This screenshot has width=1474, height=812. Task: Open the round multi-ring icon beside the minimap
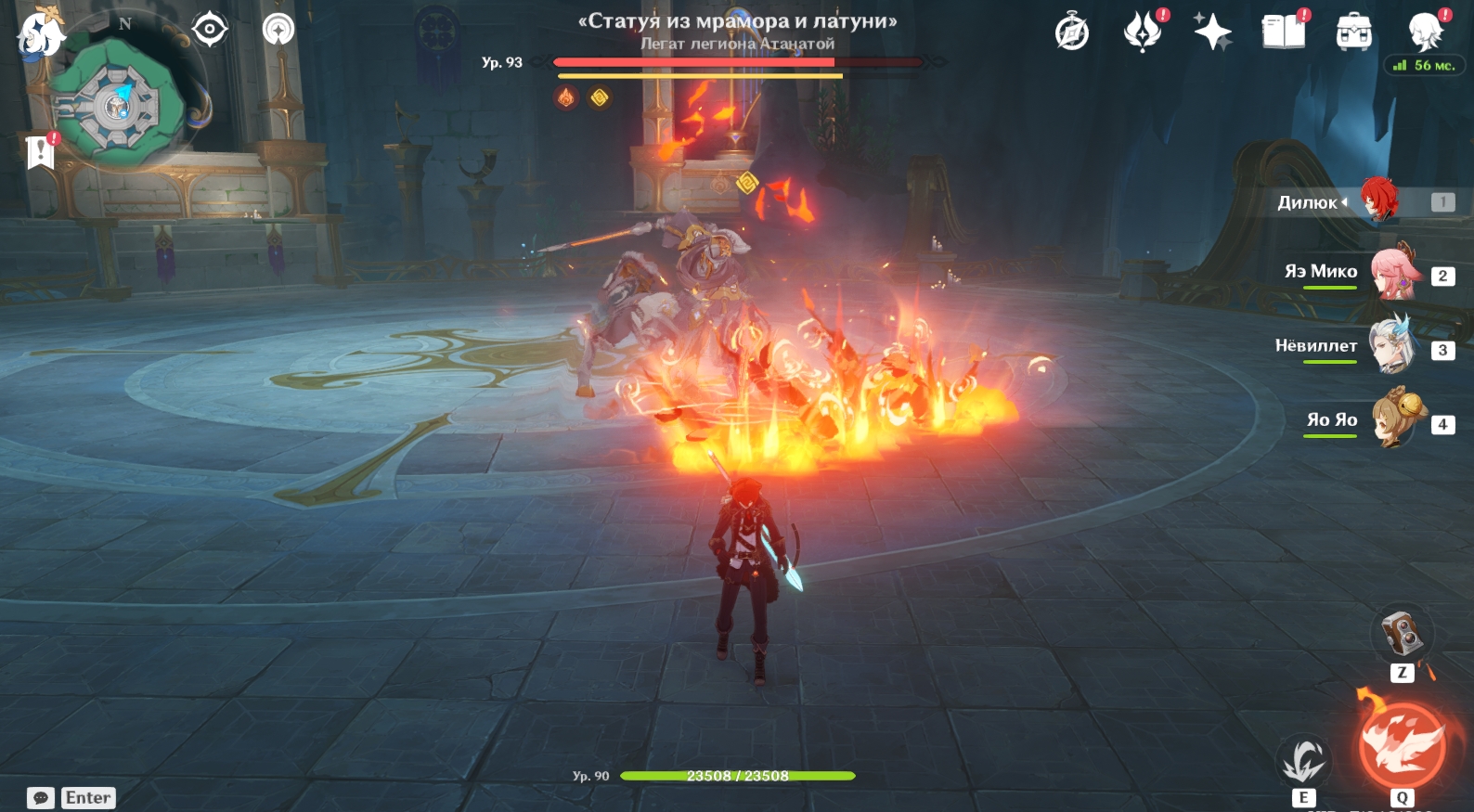point(278,30)
